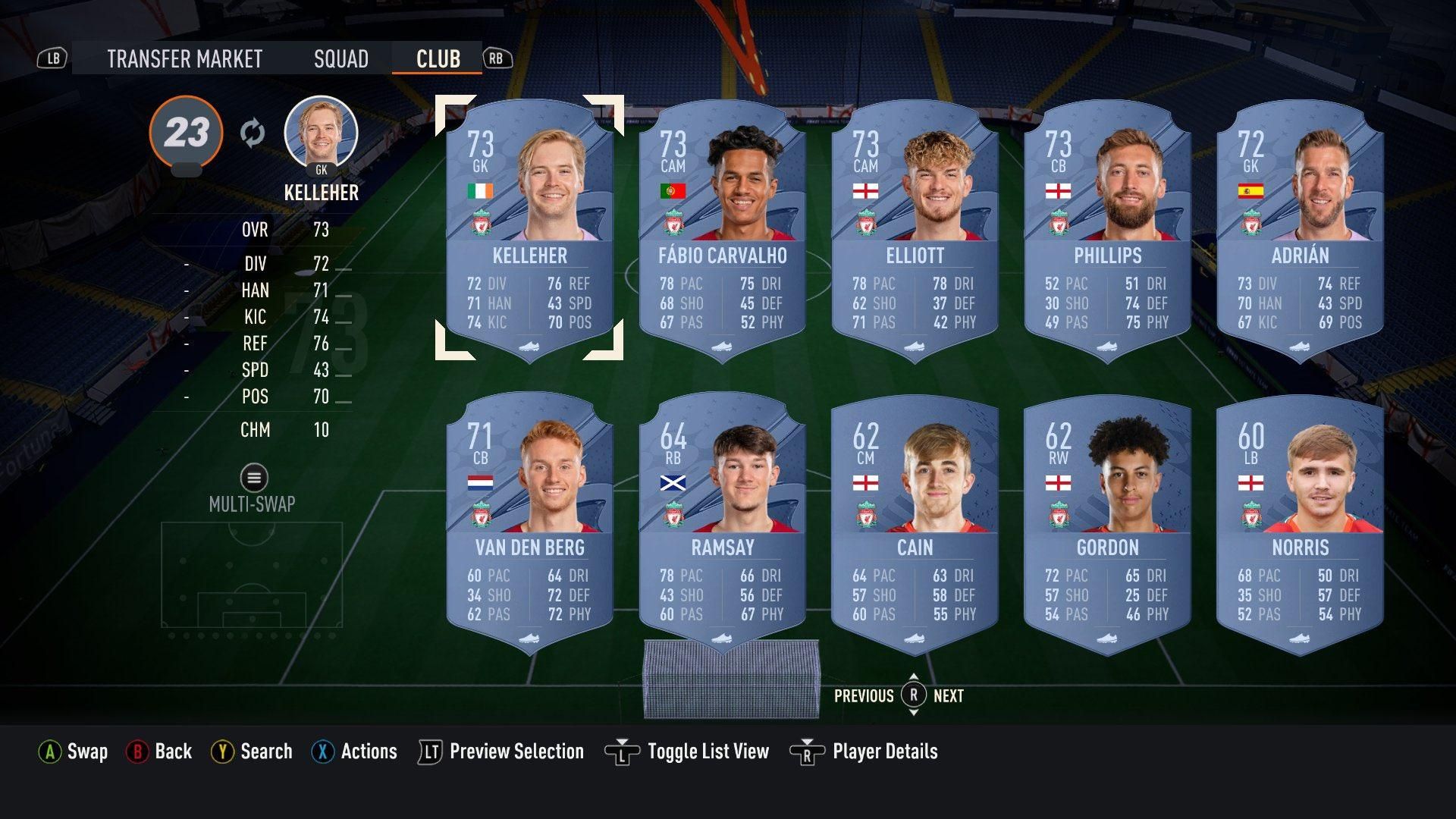Select the Club tab
This screenshot has height=819, width=1456.
coord(438,59)
